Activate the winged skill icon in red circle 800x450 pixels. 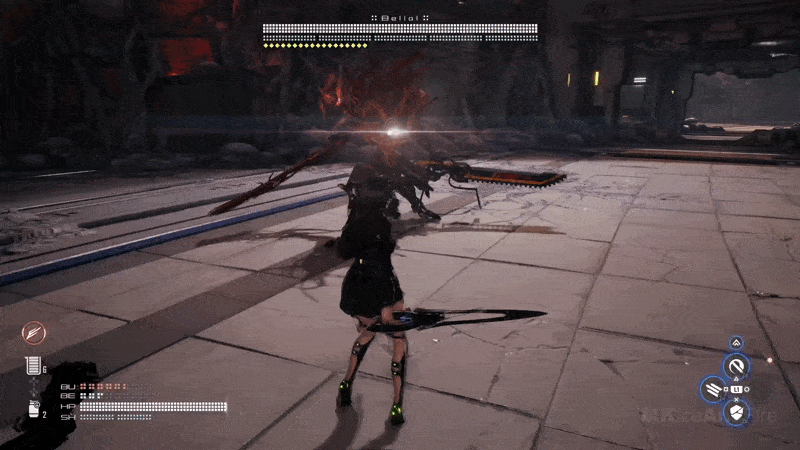click(33, 333)
